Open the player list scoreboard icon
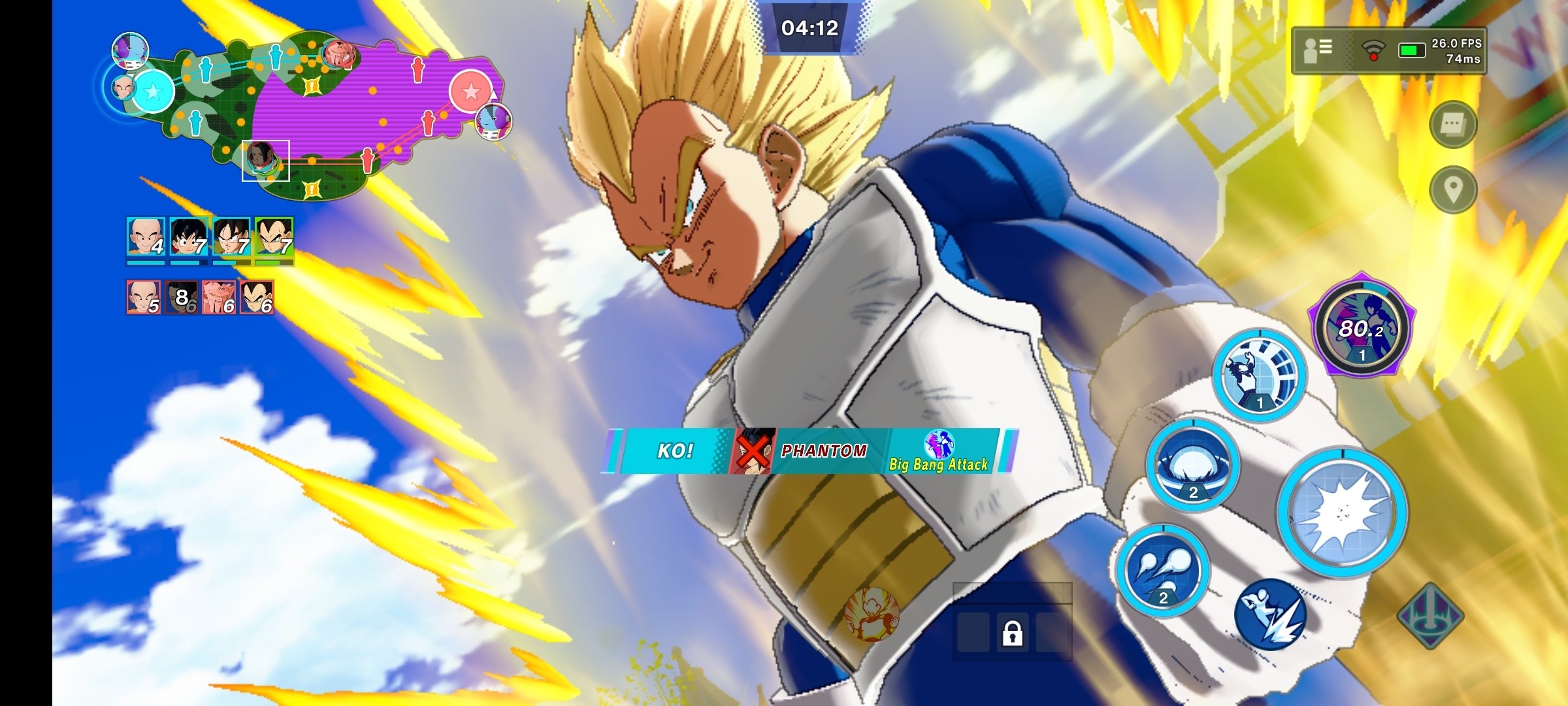This screenshot has height=706, width=1568. [1317, 50]
